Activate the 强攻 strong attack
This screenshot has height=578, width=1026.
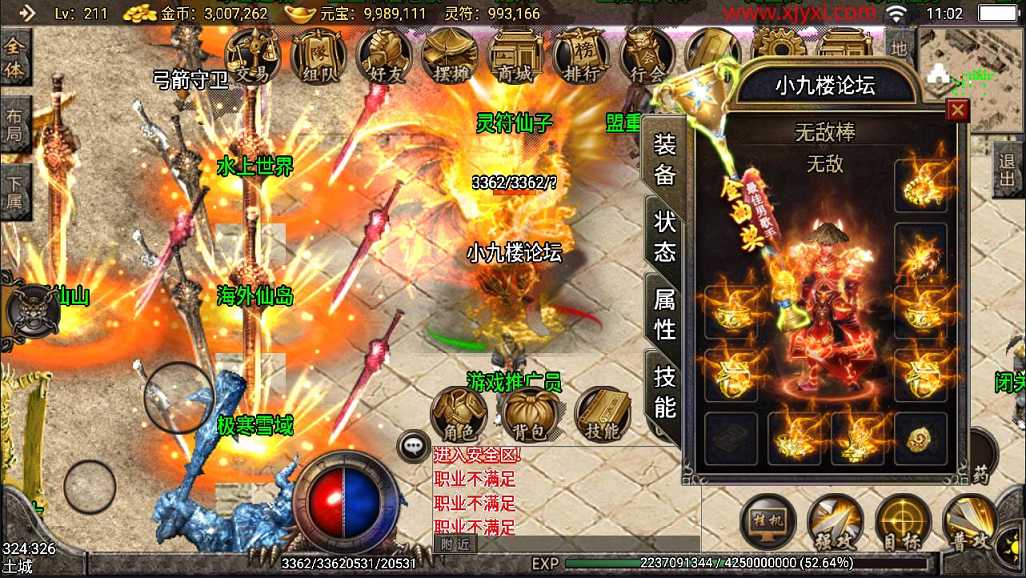click(x=835, y=521)
